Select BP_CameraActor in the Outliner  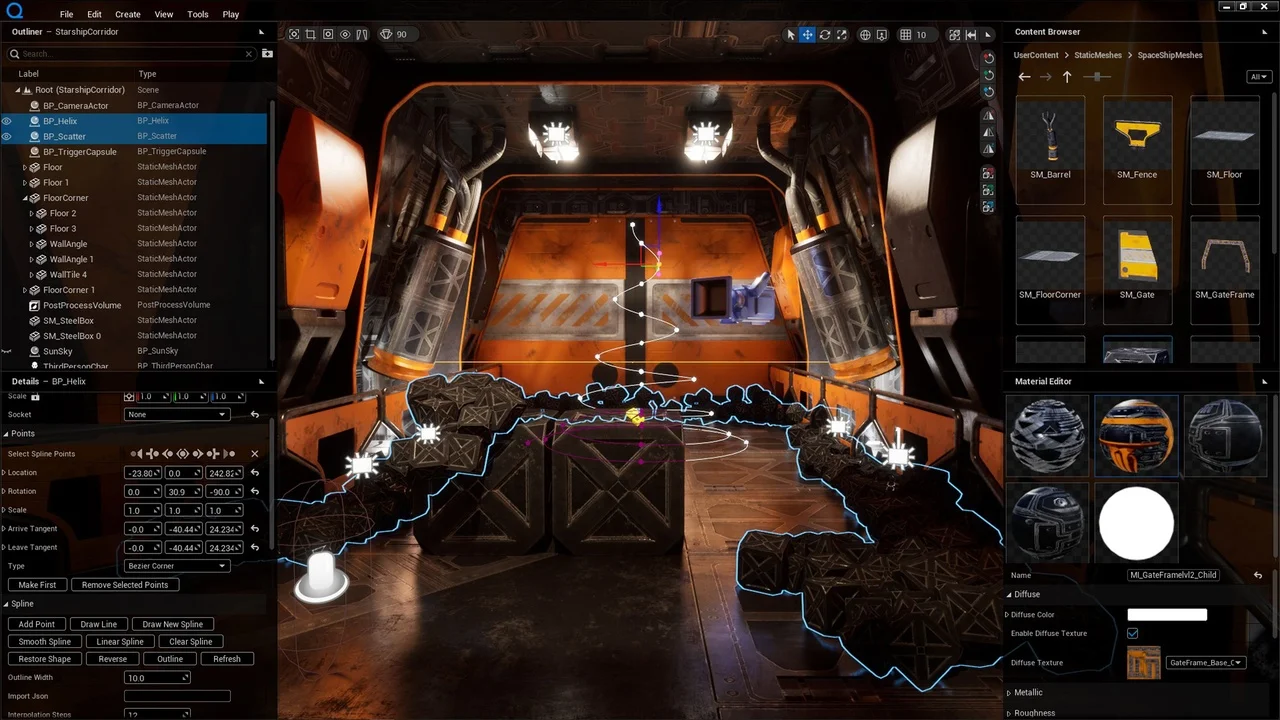point(75,105)
